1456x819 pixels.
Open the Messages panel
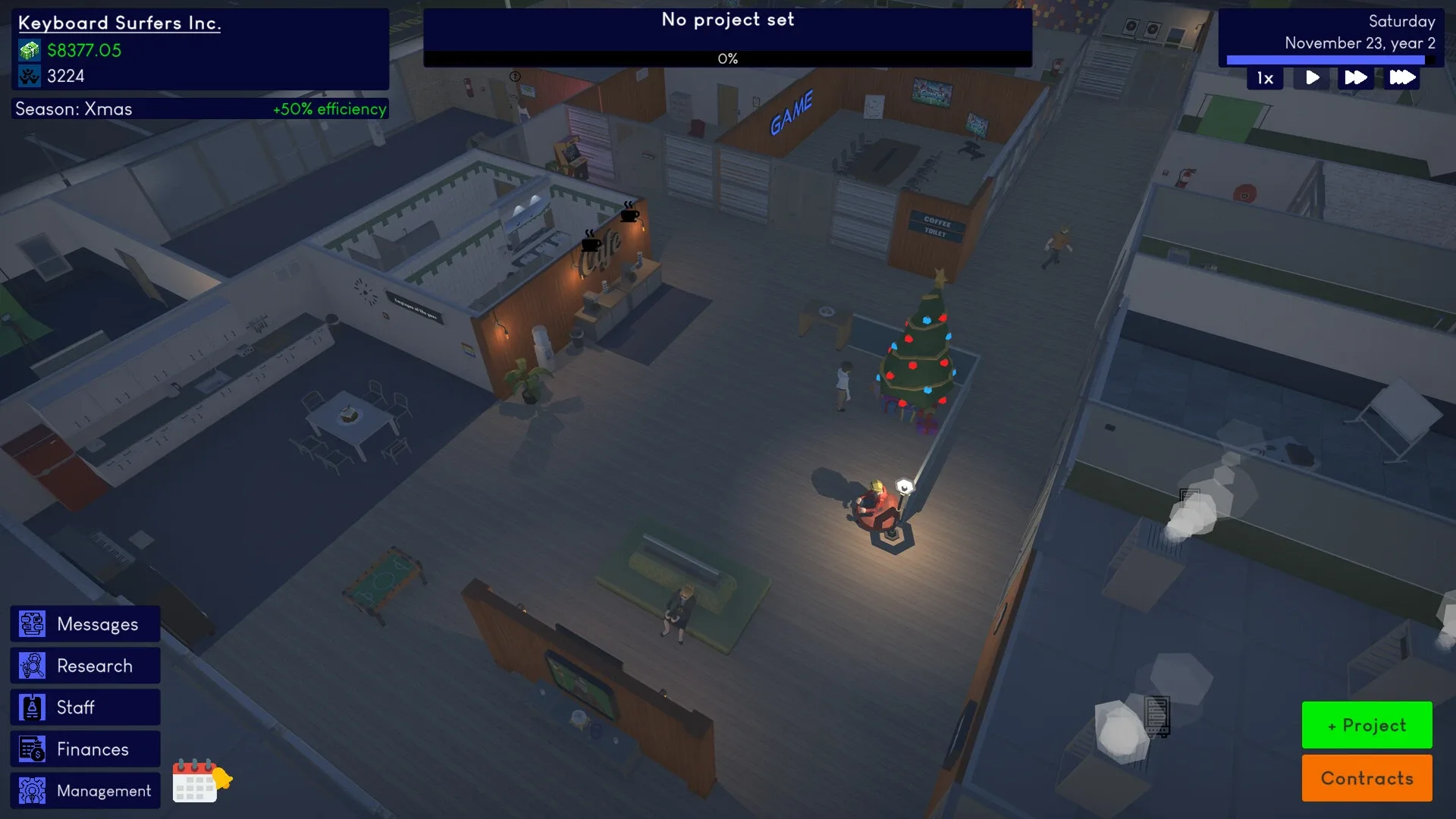tap(84, 623)
